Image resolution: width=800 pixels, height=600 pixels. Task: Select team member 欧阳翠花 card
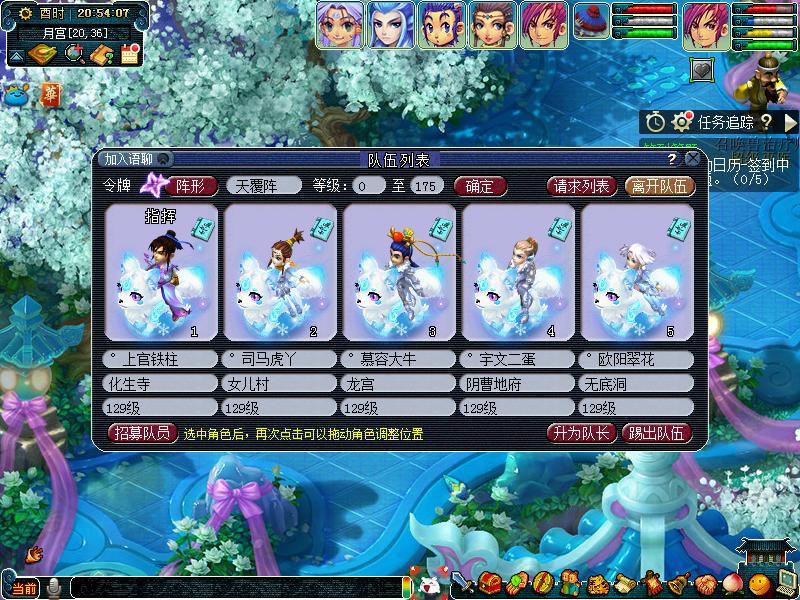pyautogui.click(x=636, y=272)
